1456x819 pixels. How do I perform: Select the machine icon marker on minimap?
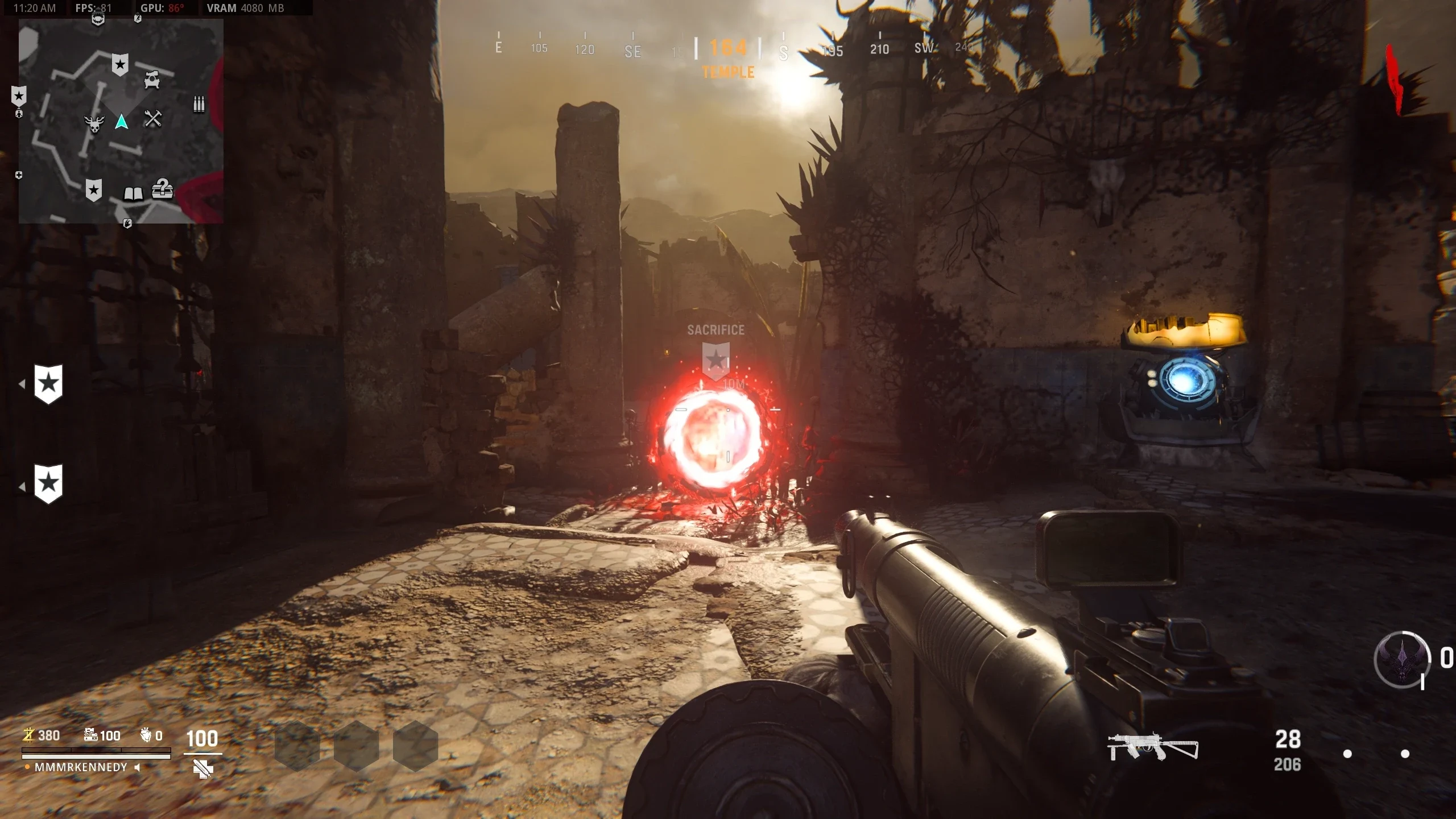(151, 79)
